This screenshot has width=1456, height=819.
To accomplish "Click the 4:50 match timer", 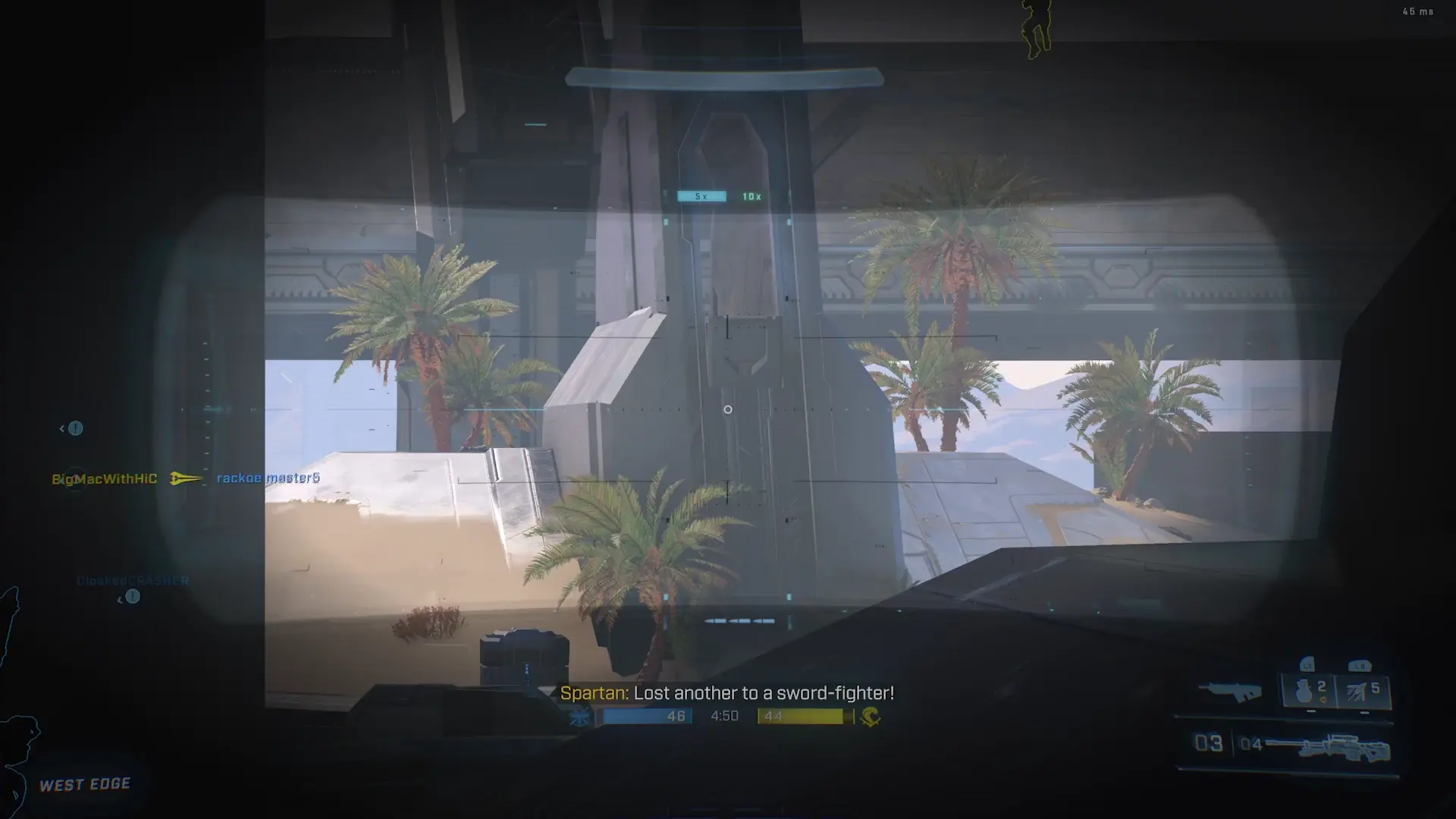I will (x=726, y=715).
